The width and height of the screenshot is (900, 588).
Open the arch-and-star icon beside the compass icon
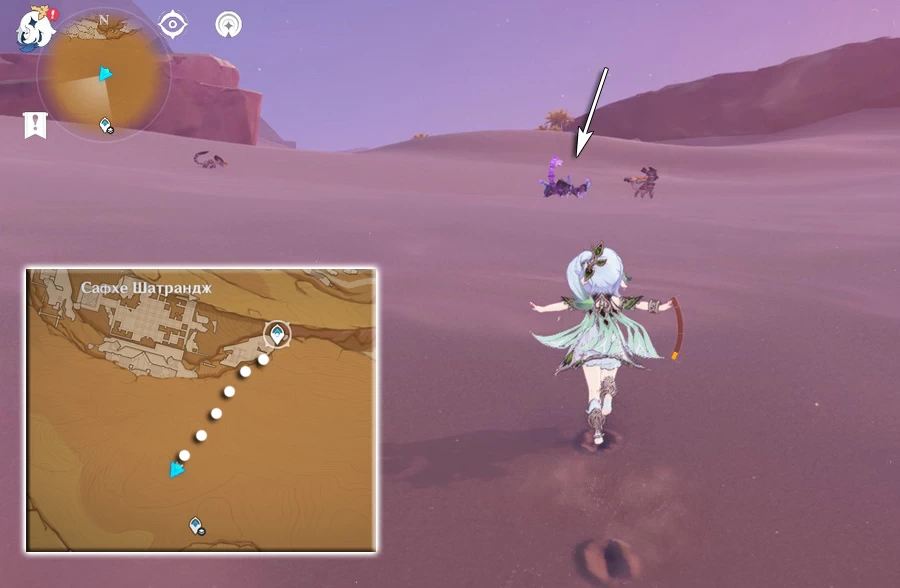pos(228,24)
